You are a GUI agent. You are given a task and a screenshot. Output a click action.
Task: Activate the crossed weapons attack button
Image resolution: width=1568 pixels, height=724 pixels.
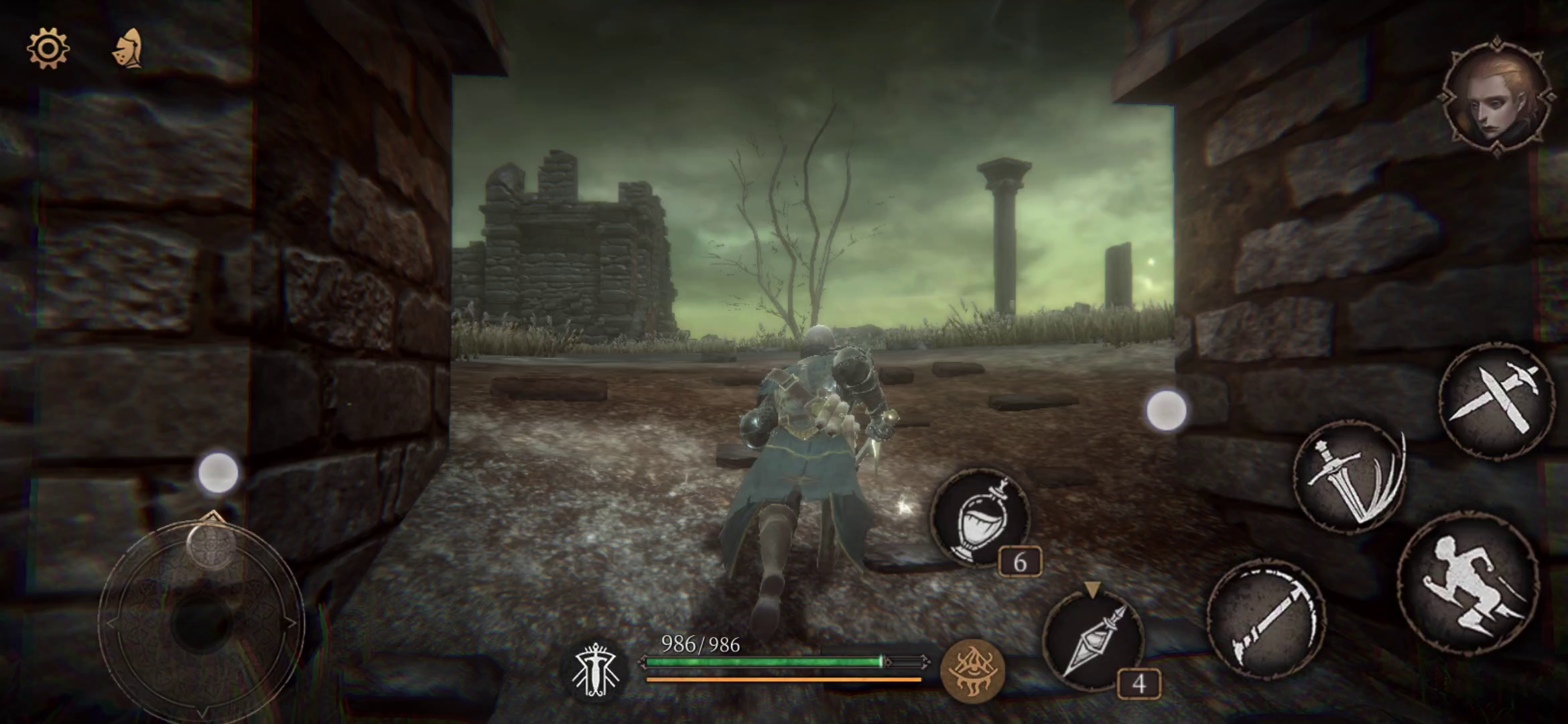pyautogui.click(x=1498, y=400)
